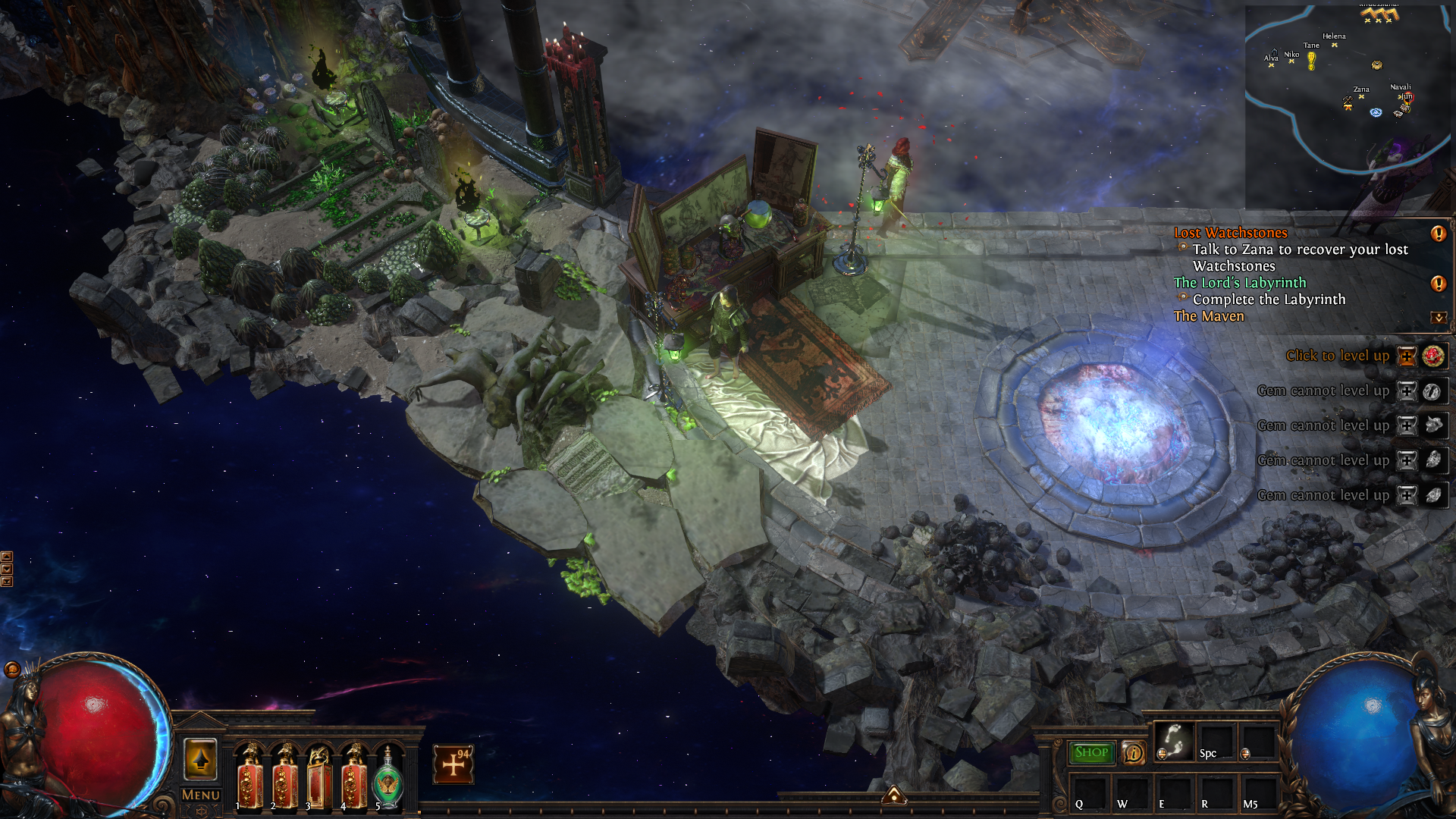Select the Lost Watchstones quest entry

(1230, 233)
